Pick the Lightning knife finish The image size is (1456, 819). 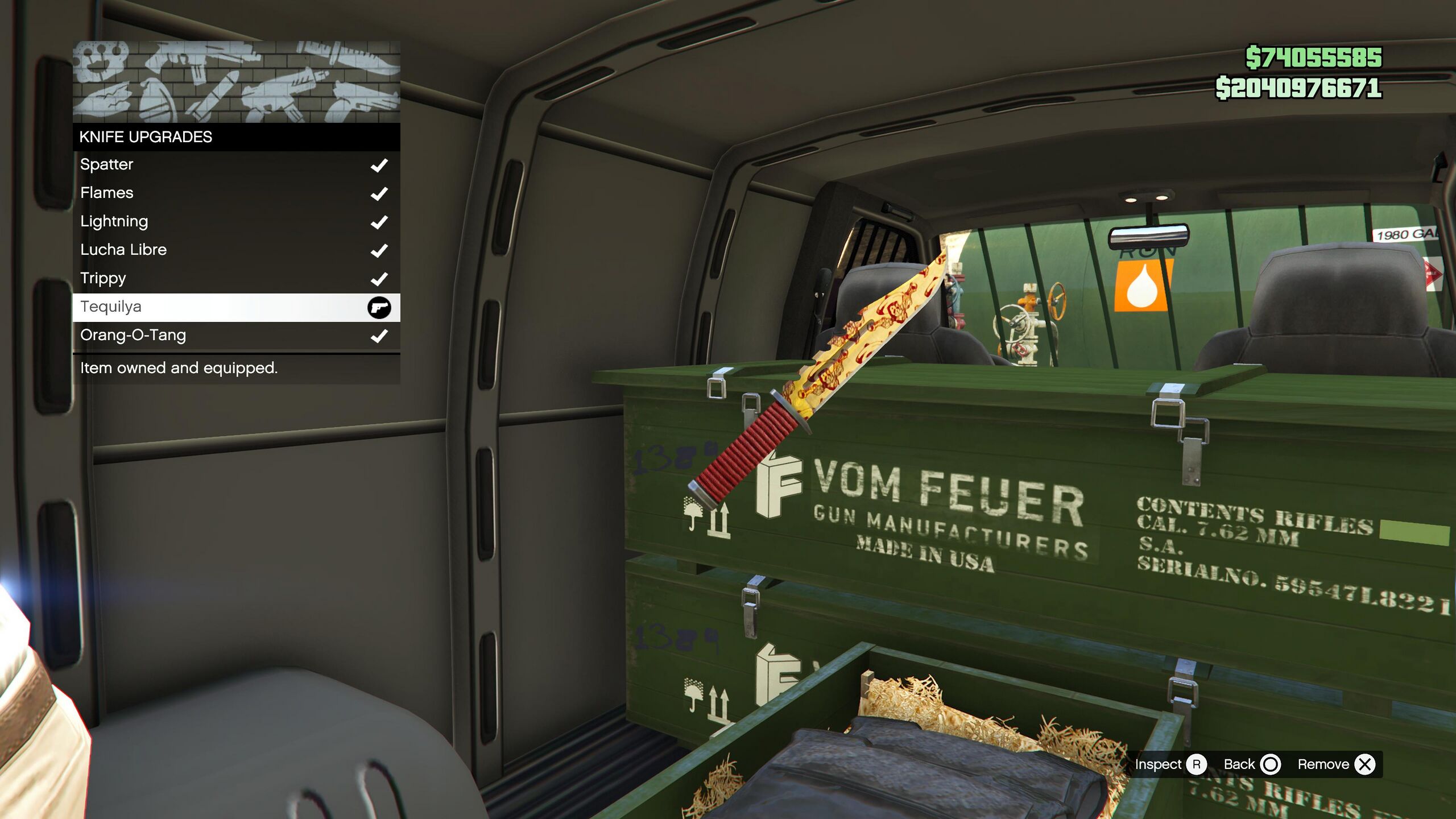236,222
